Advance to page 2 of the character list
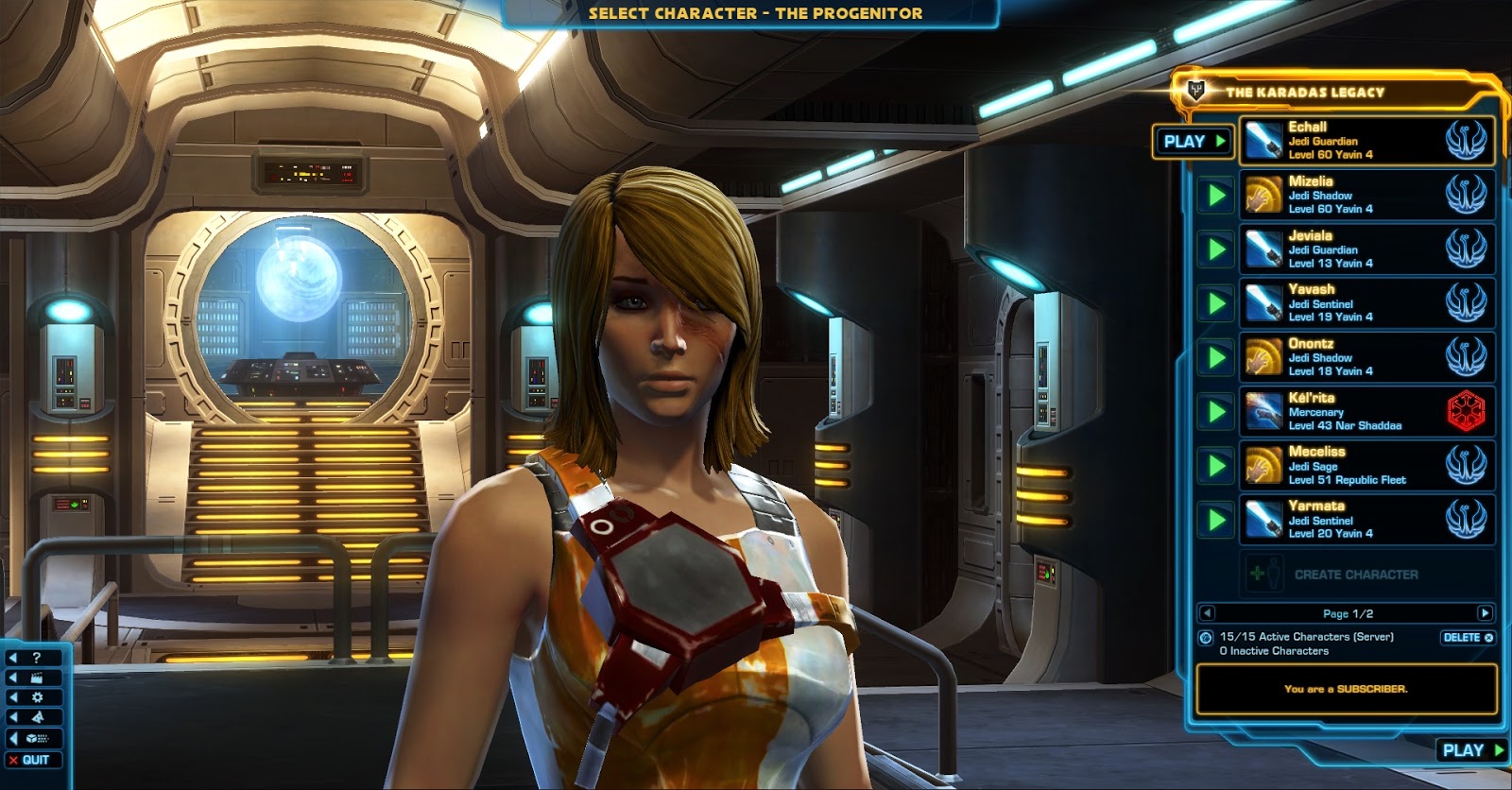Image resolution: width=1512 pixels, height=790 pixels. coord(1486,612)
